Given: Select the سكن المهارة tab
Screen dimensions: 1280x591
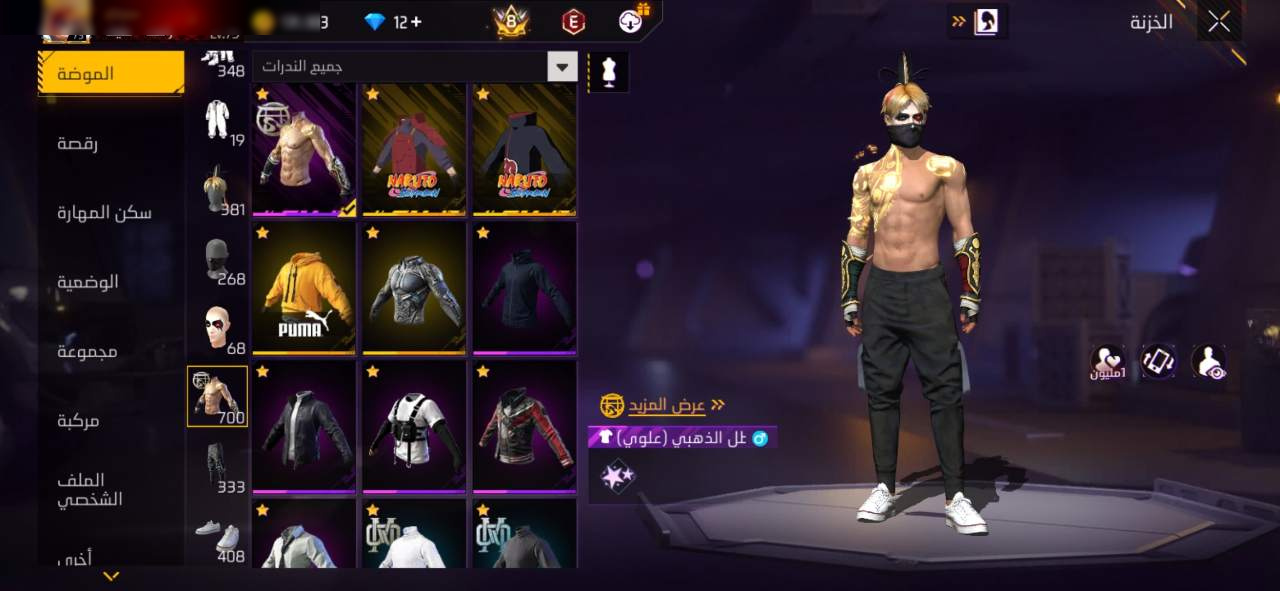Looking at the screenshot, I should [104, 212].
